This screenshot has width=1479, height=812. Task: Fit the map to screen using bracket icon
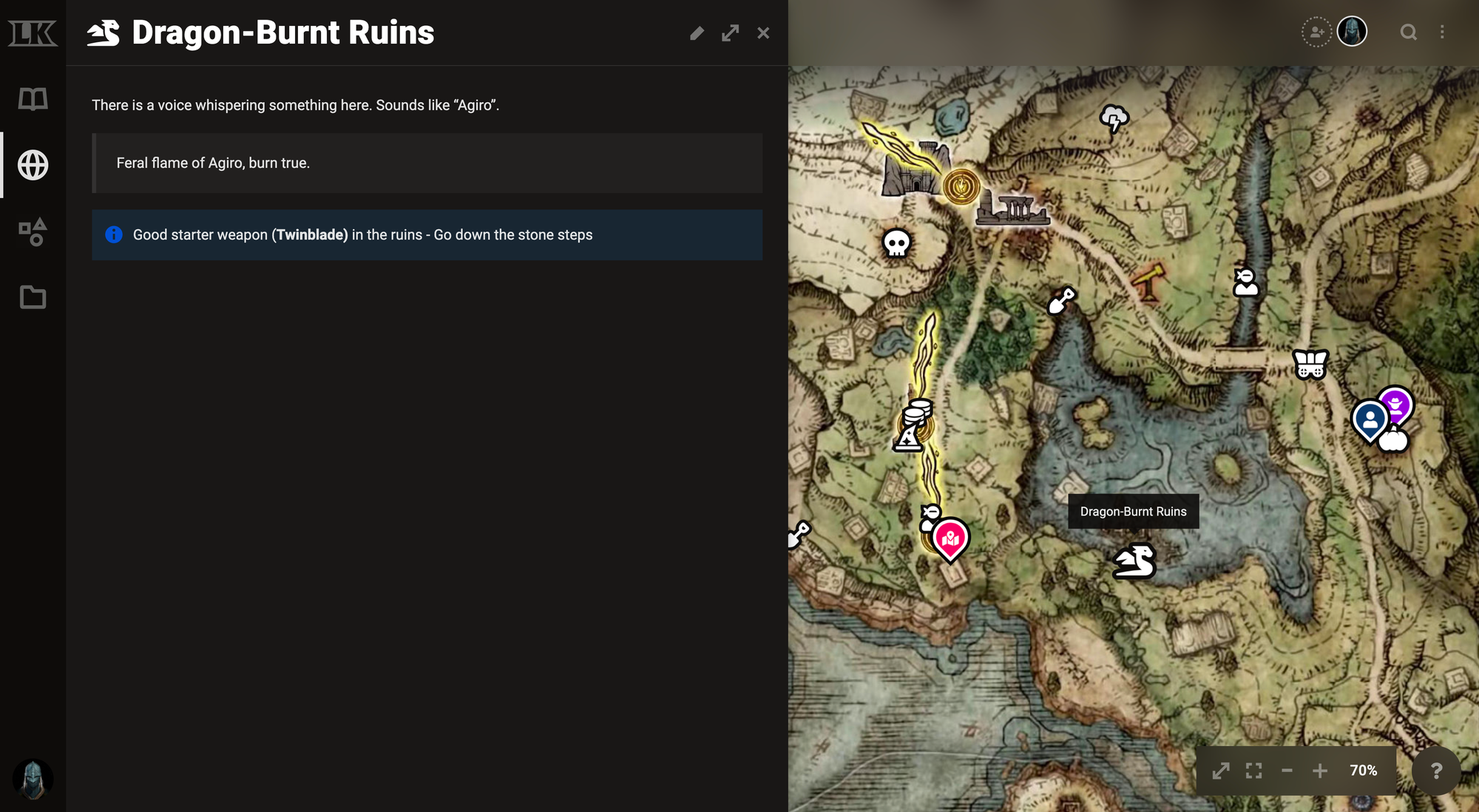coord(1253,771)
